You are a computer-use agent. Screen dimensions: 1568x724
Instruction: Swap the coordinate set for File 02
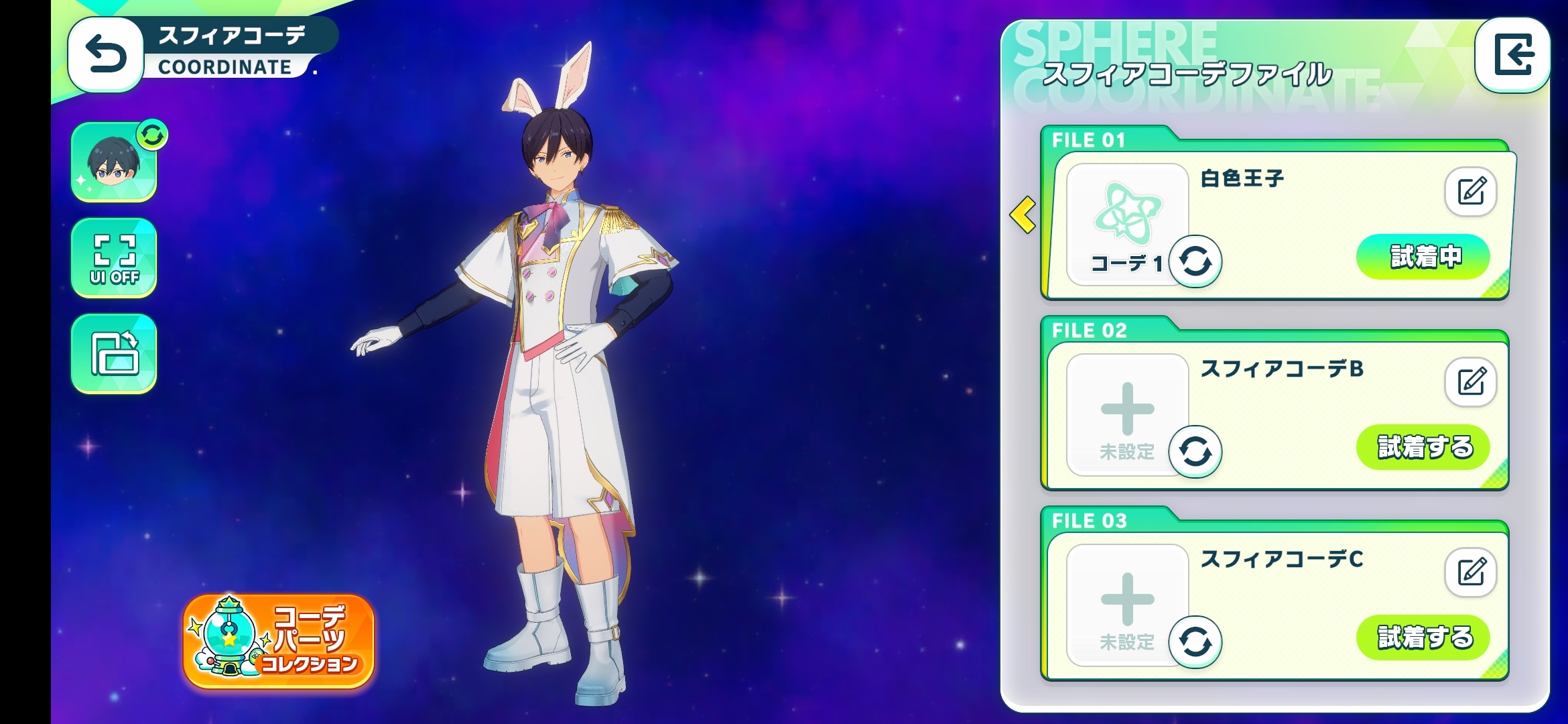(x=1195, y=452)
